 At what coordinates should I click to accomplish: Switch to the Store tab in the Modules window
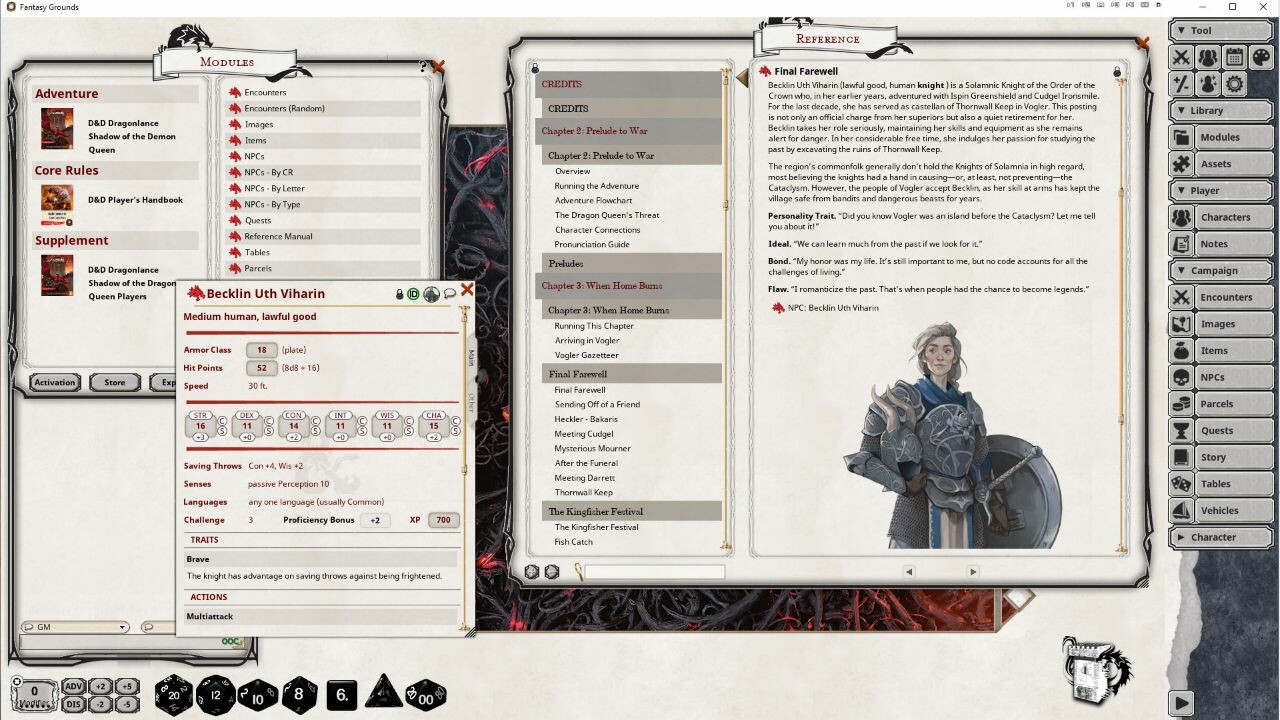tap(114, 381)
